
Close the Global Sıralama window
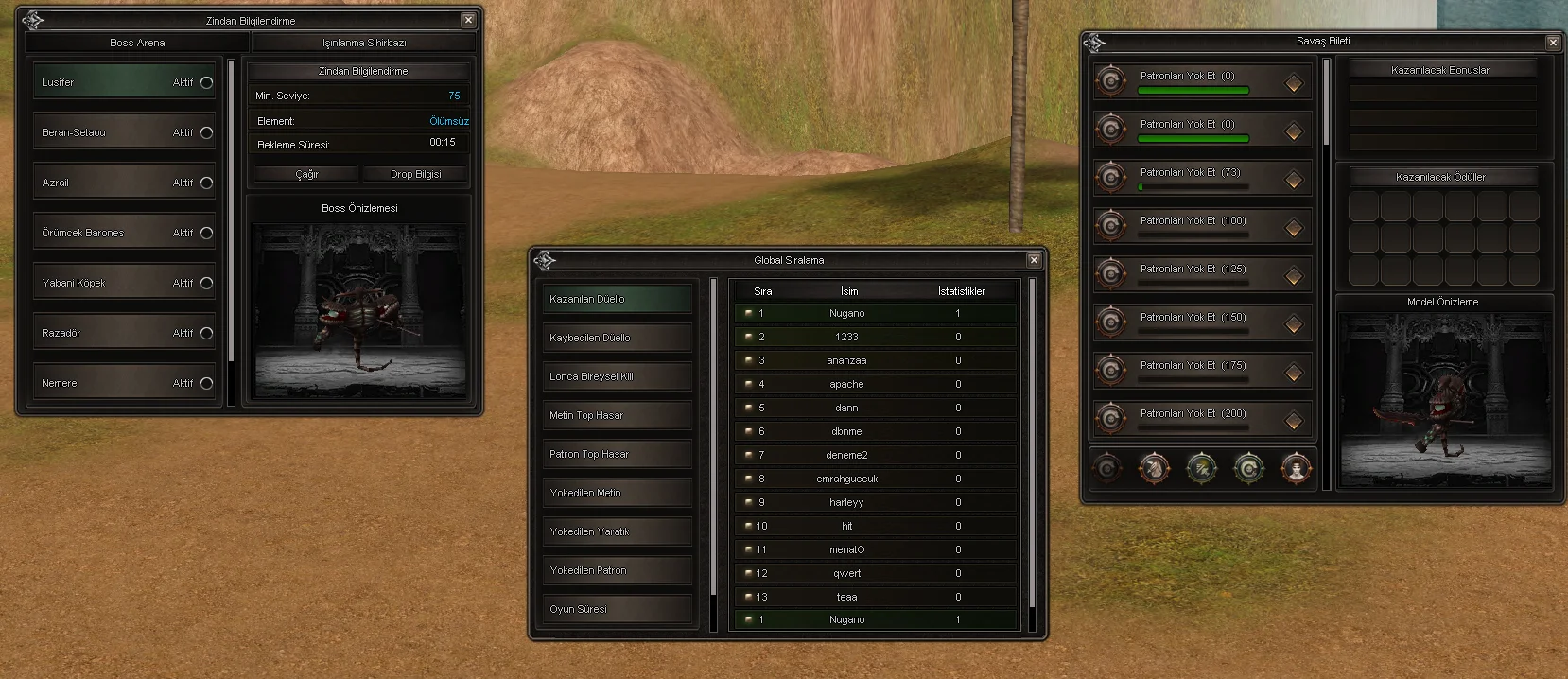coord(1034,260)
